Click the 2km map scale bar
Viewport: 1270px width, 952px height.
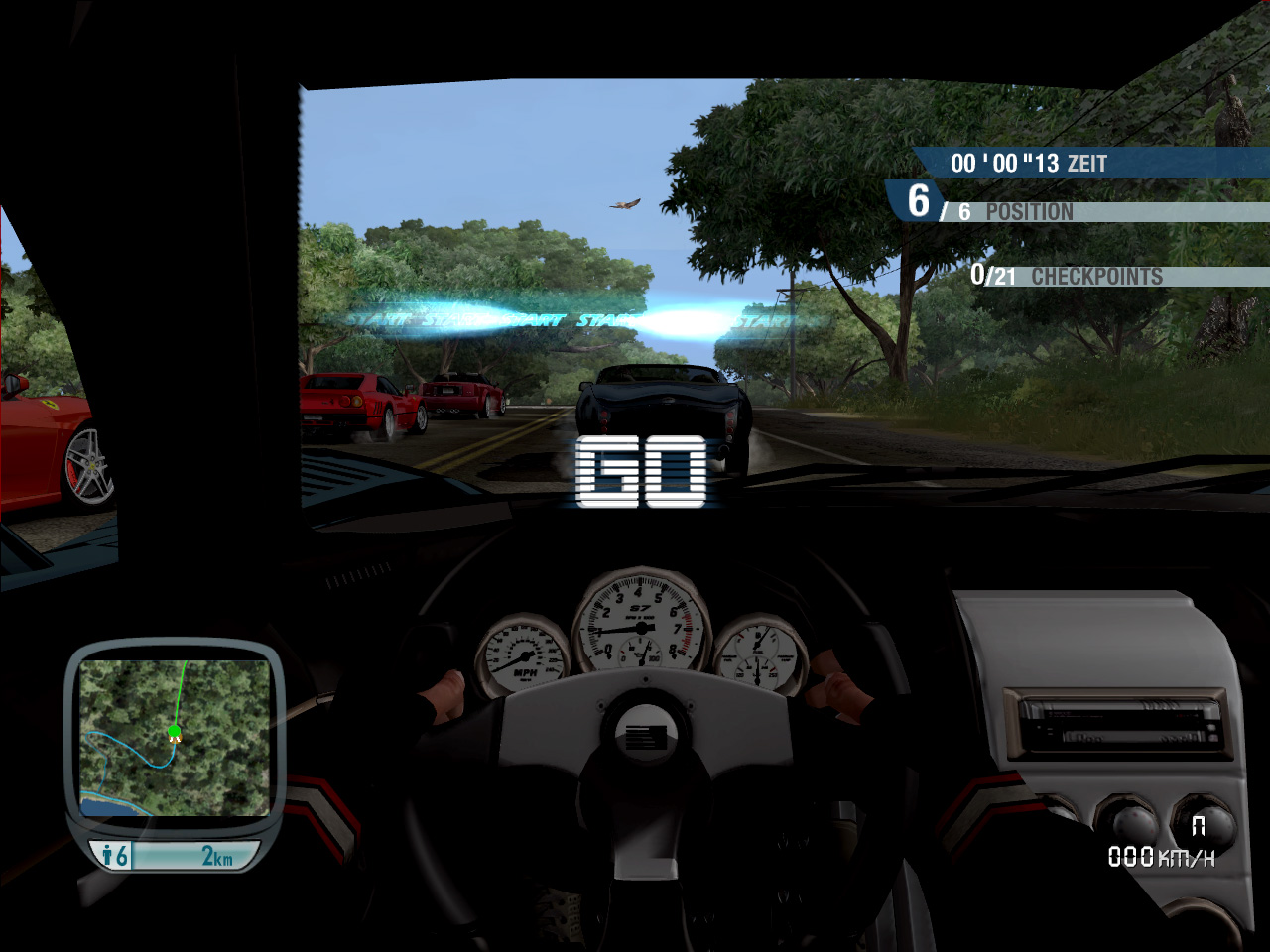pos(195,856)
